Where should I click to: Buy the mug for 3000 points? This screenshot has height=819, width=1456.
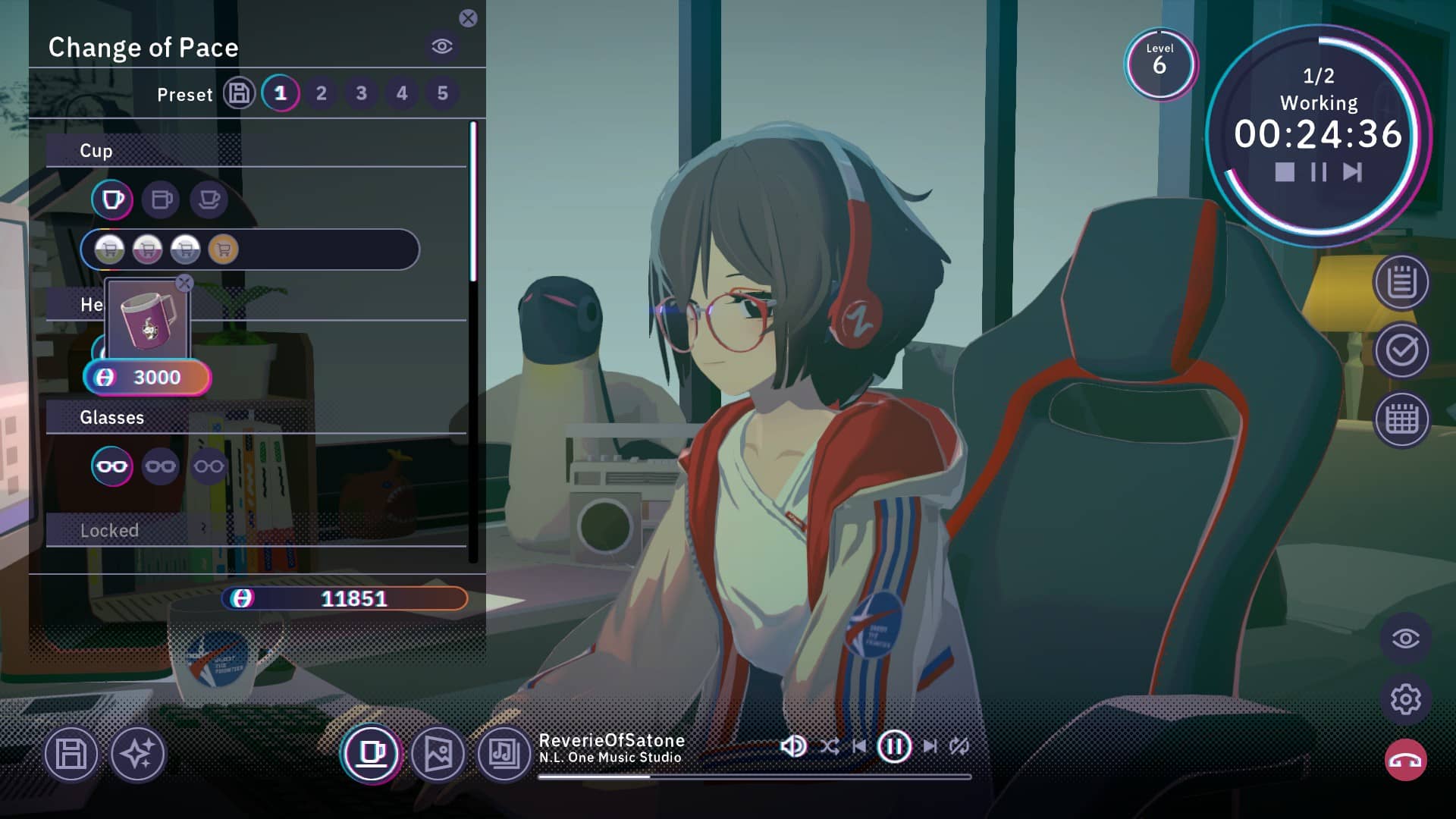point(147,377)
